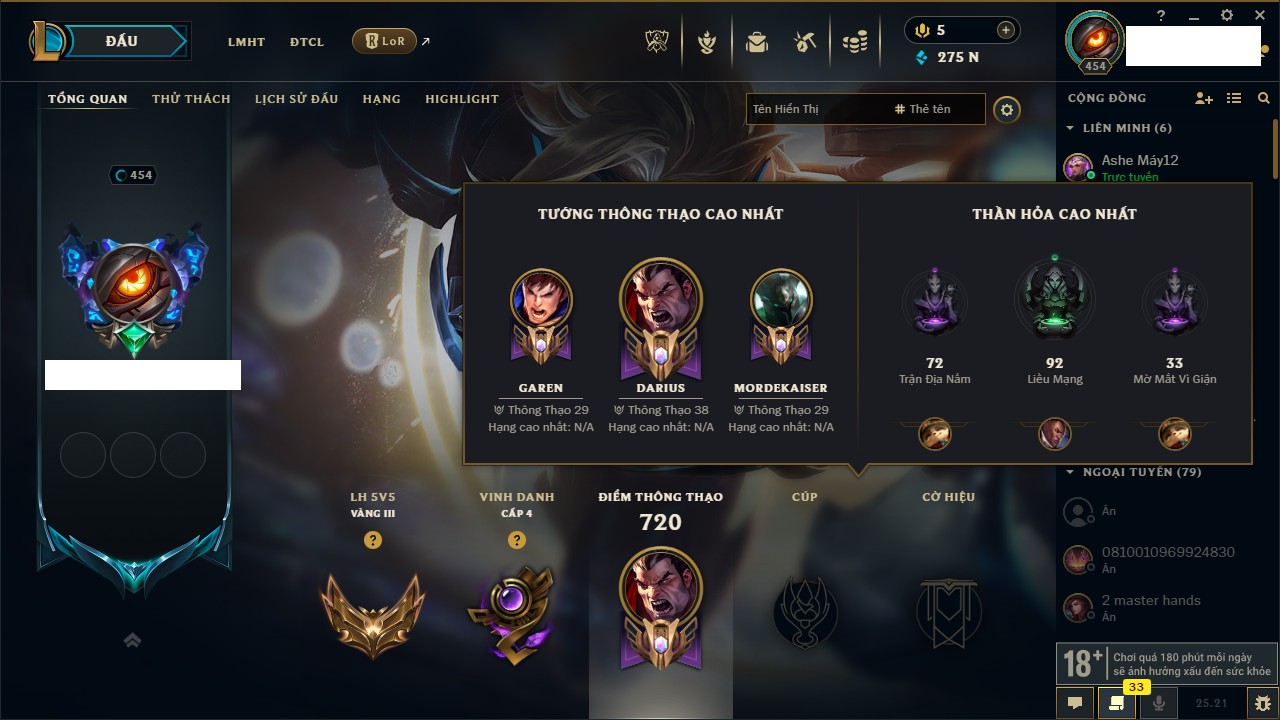Add RP with the plus button
The width and height of the screenshot is (1280, 720).
[x=1005, y=30]
